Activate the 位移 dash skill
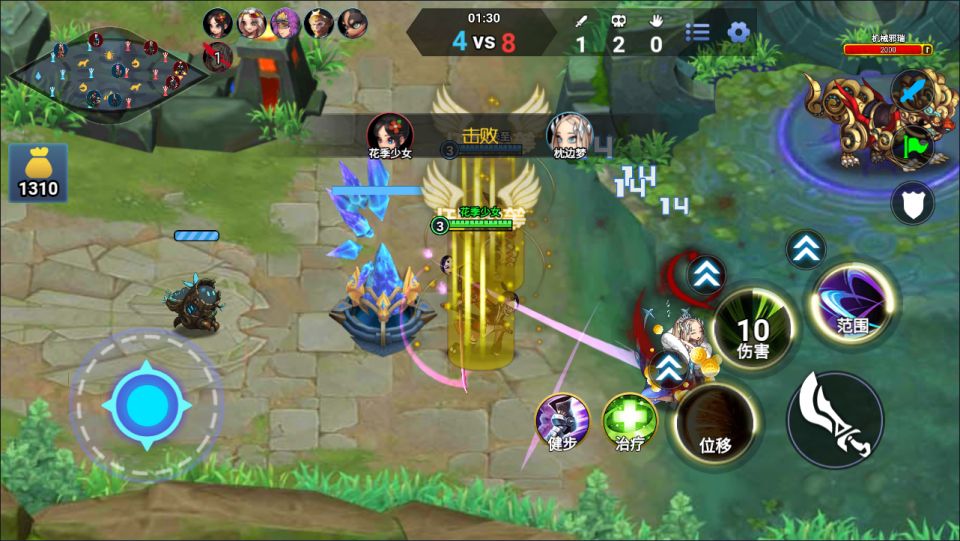The image size is (960, 541). (715, 424)
